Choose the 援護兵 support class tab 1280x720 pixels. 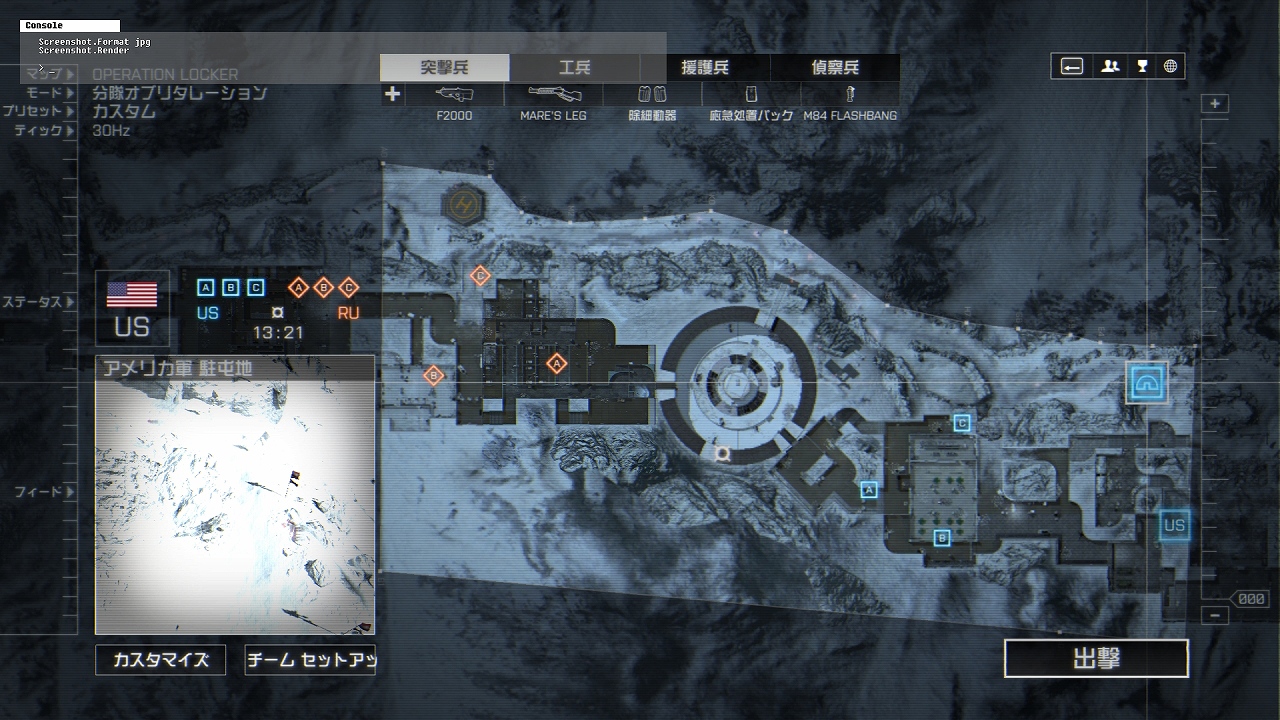704,68
